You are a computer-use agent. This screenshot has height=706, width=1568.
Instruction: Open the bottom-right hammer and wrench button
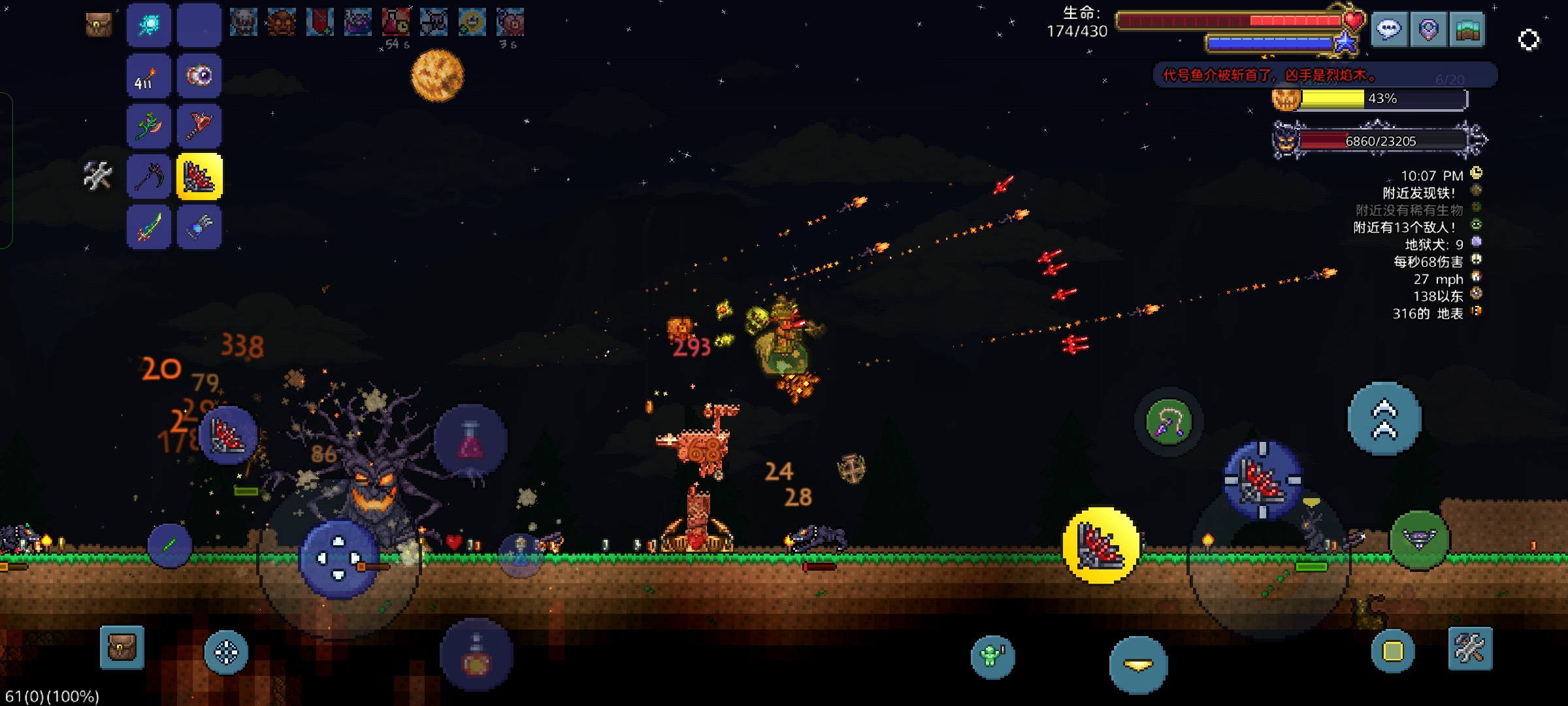coord(1470,648)
